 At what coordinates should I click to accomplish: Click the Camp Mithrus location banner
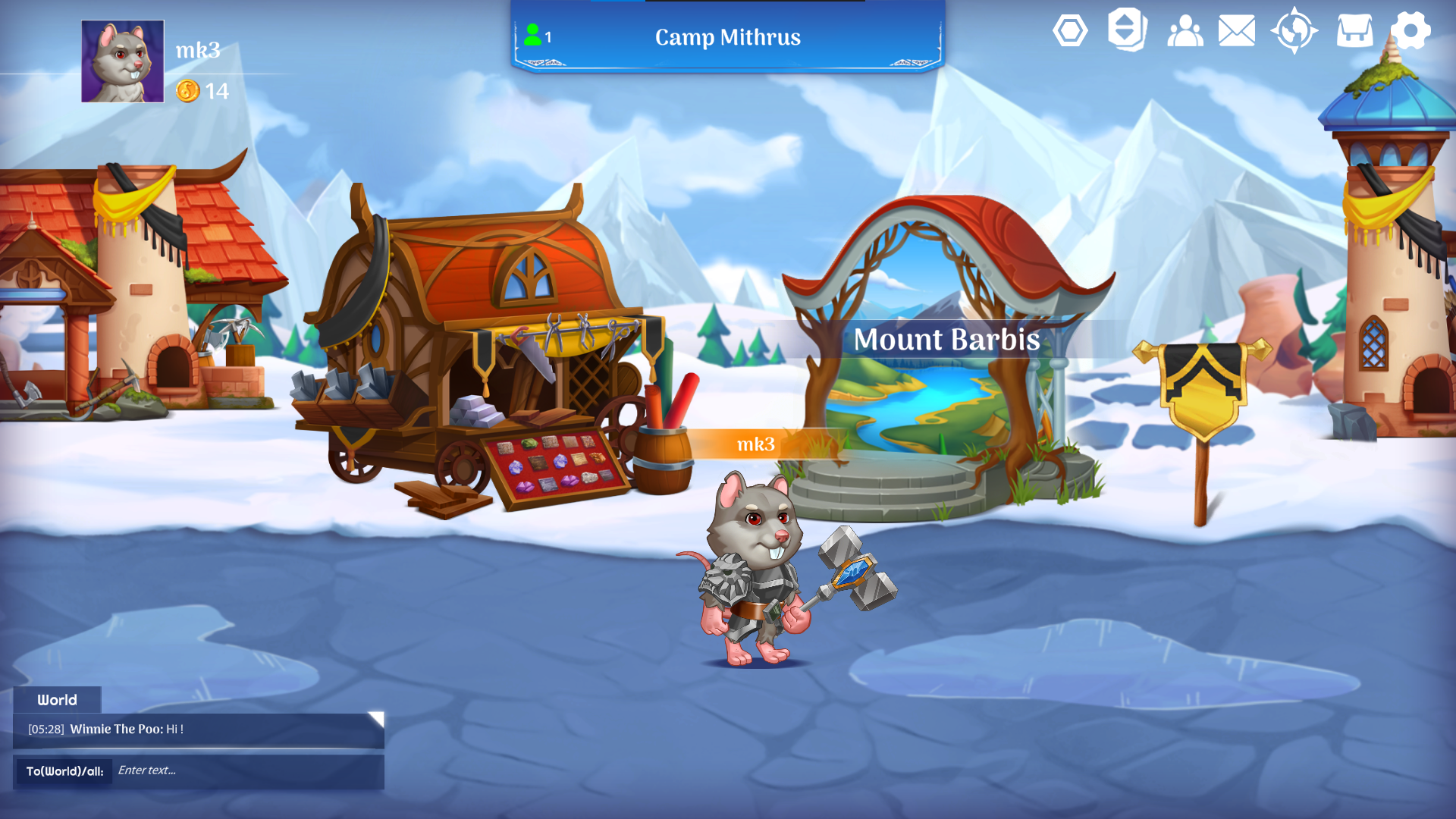(x=727, y=37)
